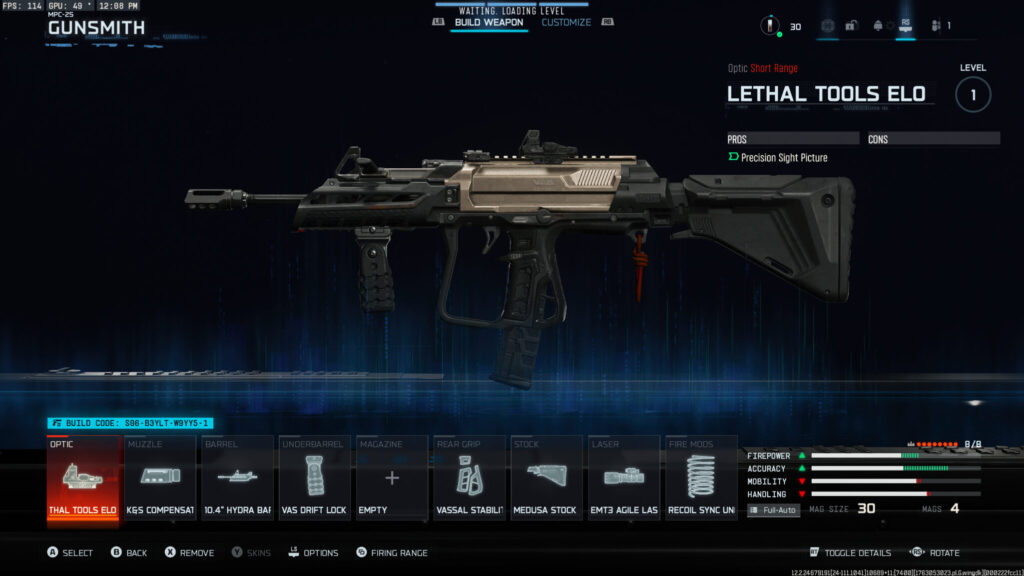1024x576 pixels.
Task: Open the Muzzle slot with K&S Compensator
Action: click(161, 479)
